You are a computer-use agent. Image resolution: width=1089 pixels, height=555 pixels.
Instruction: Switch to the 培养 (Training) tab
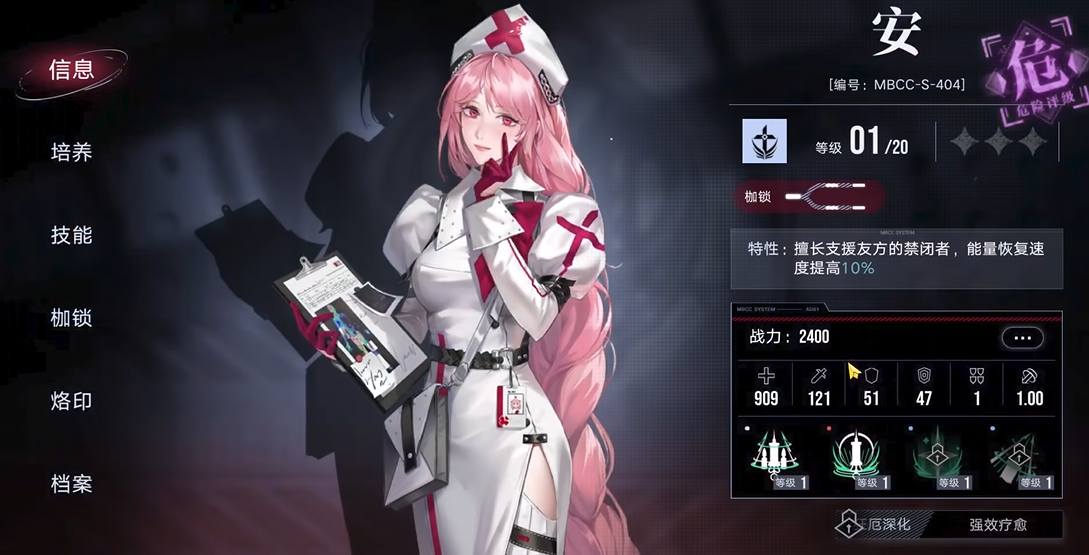72,152
